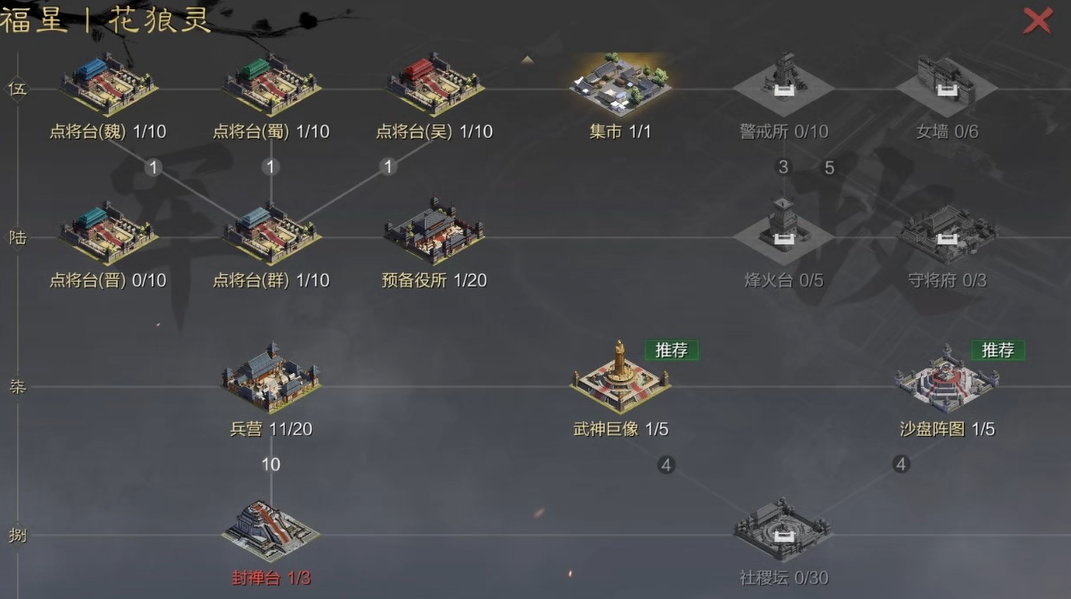Select the locked 烽火台 building
1071x599 pixels.
coord(783,234)
